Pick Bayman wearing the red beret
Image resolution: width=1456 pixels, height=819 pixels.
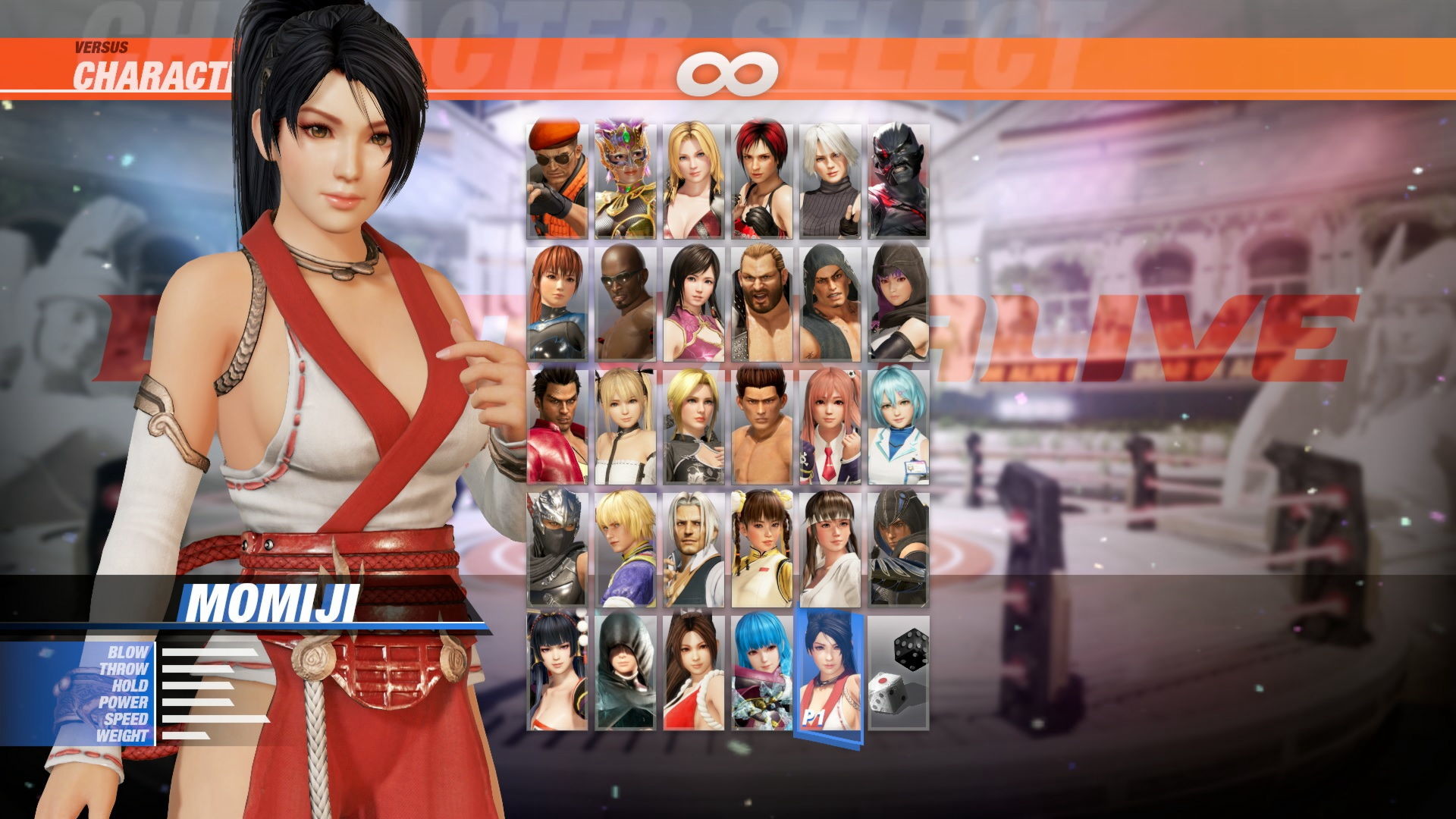(x=557, y=174)
